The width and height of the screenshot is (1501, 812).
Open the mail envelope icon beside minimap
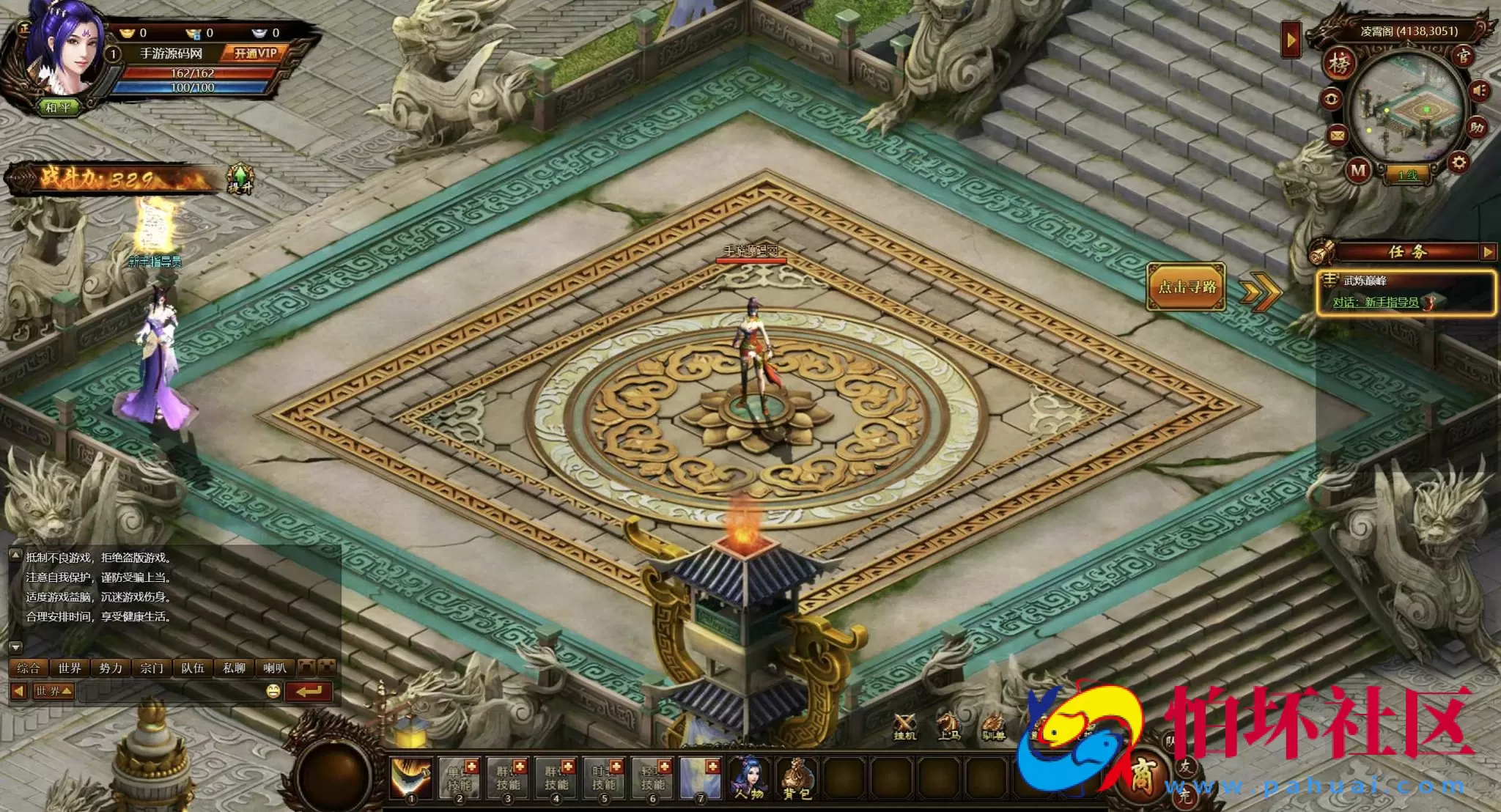(x=1336, y=136)
